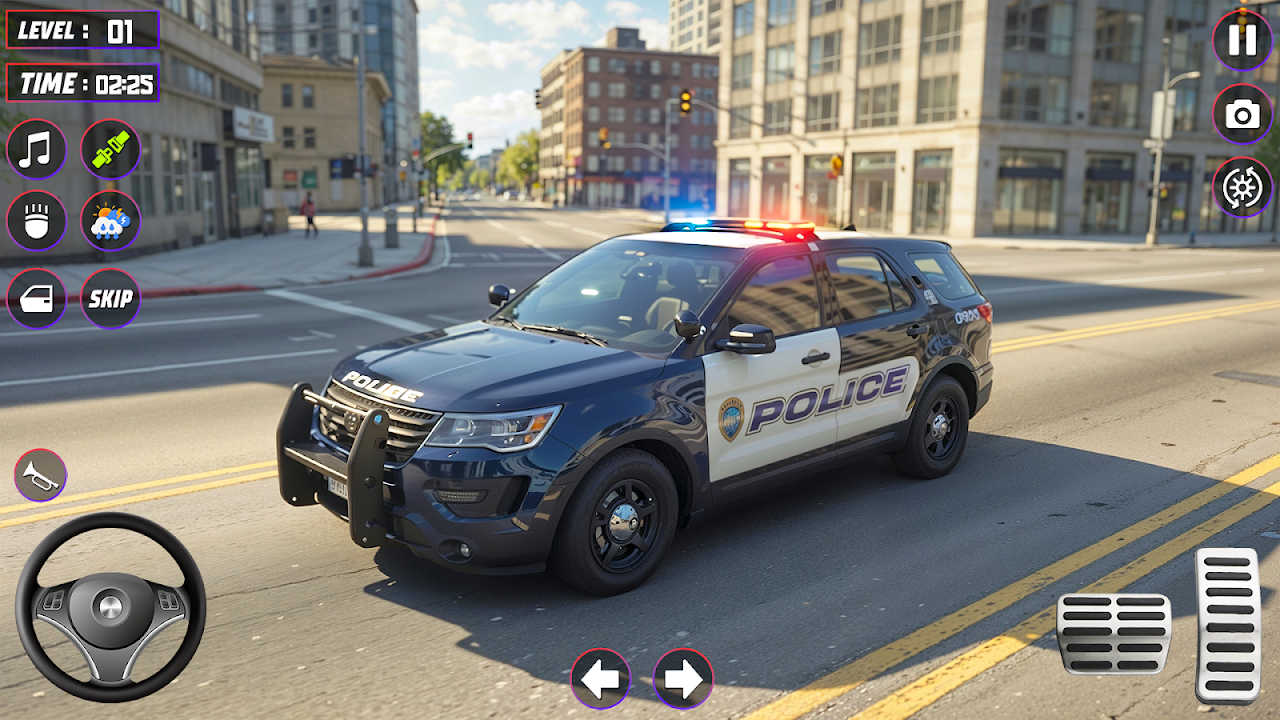This screenshot has width=1280, height=720.
Task: Honk the horn button
Action: pos(40,475)
